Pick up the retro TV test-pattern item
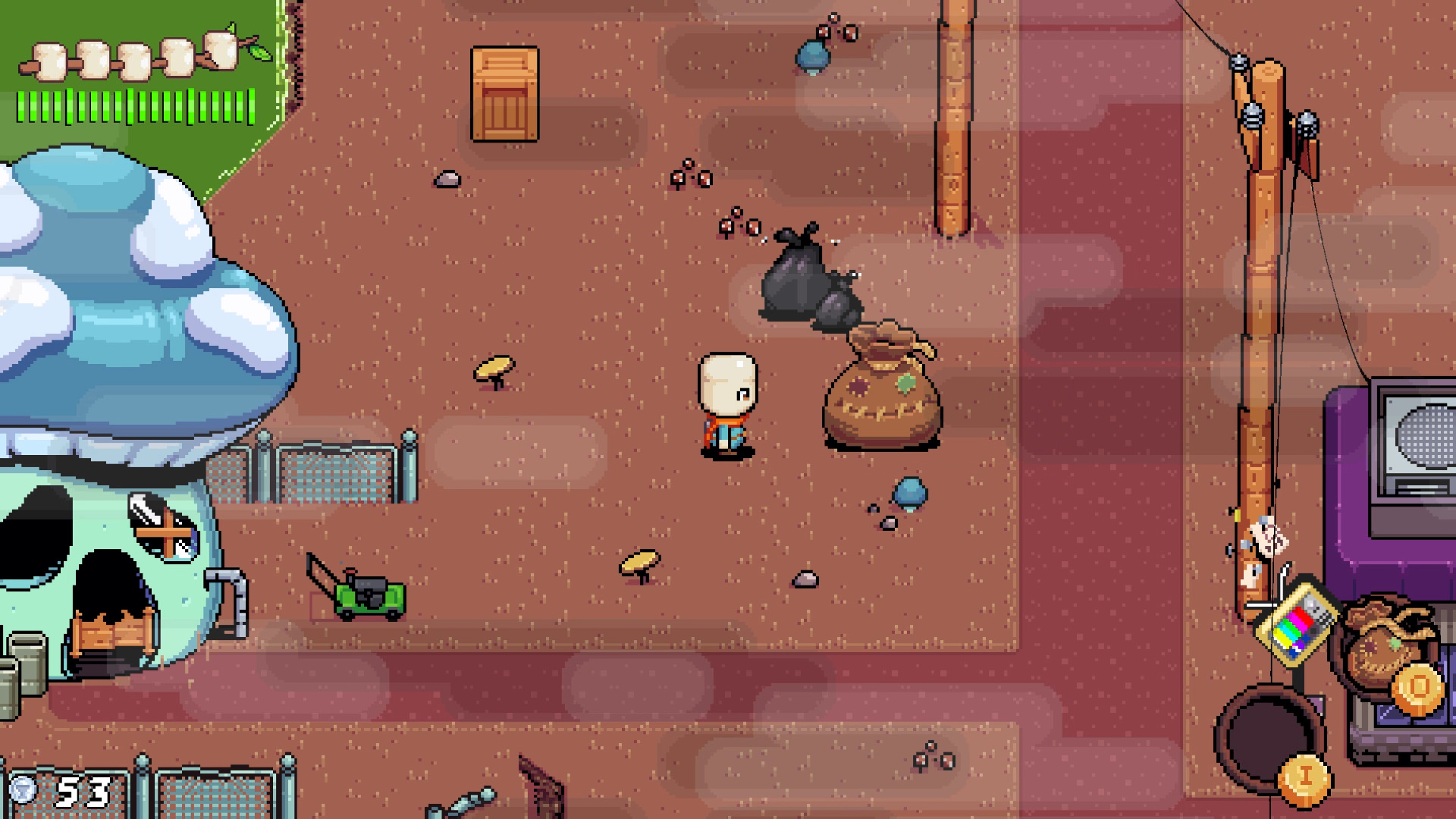The image size is (1456, 819). [x=1297, y=626]
